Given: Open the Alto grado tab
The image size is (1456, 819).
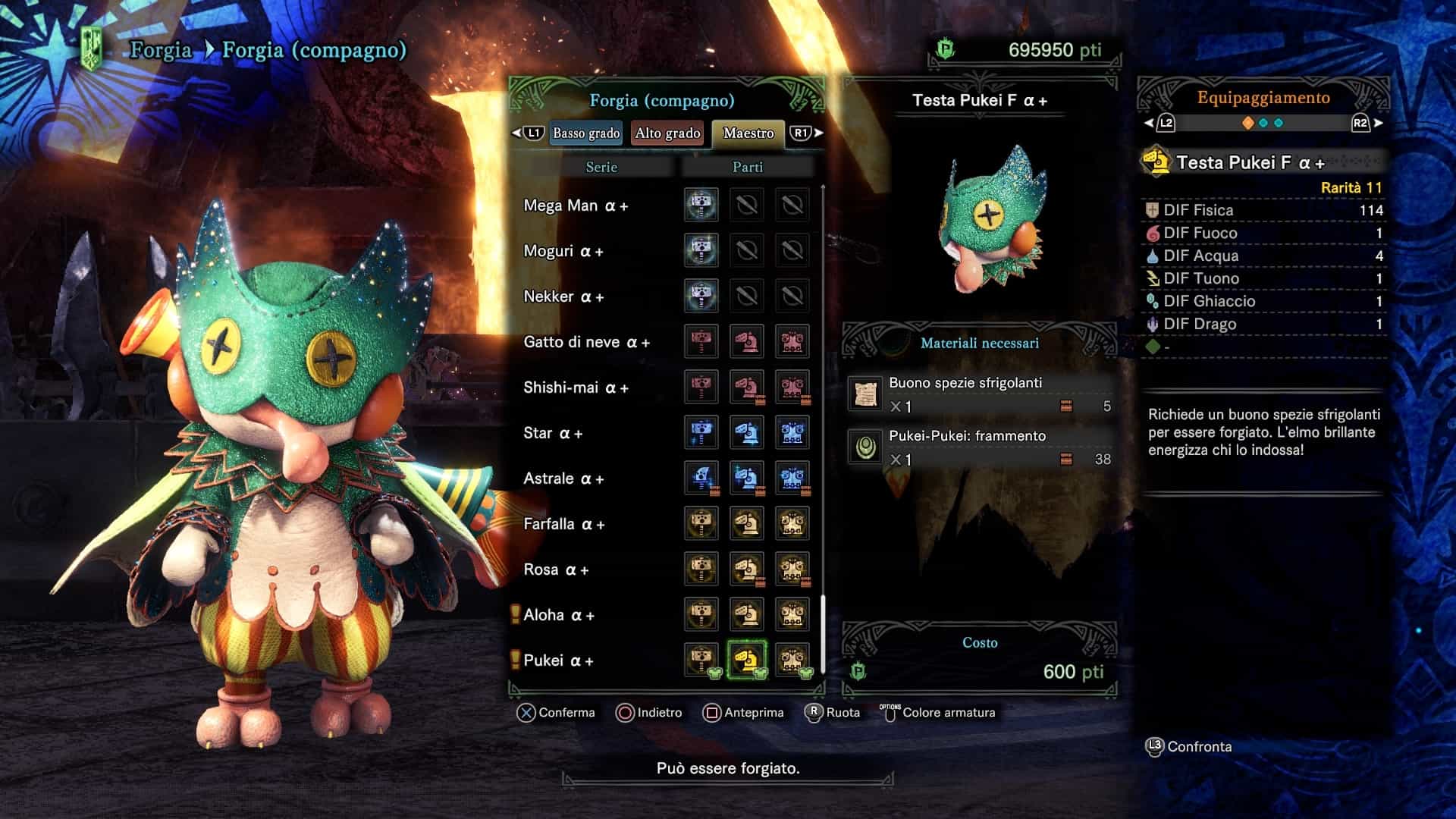Looking at the screenshot, I should tap(667, 133).
